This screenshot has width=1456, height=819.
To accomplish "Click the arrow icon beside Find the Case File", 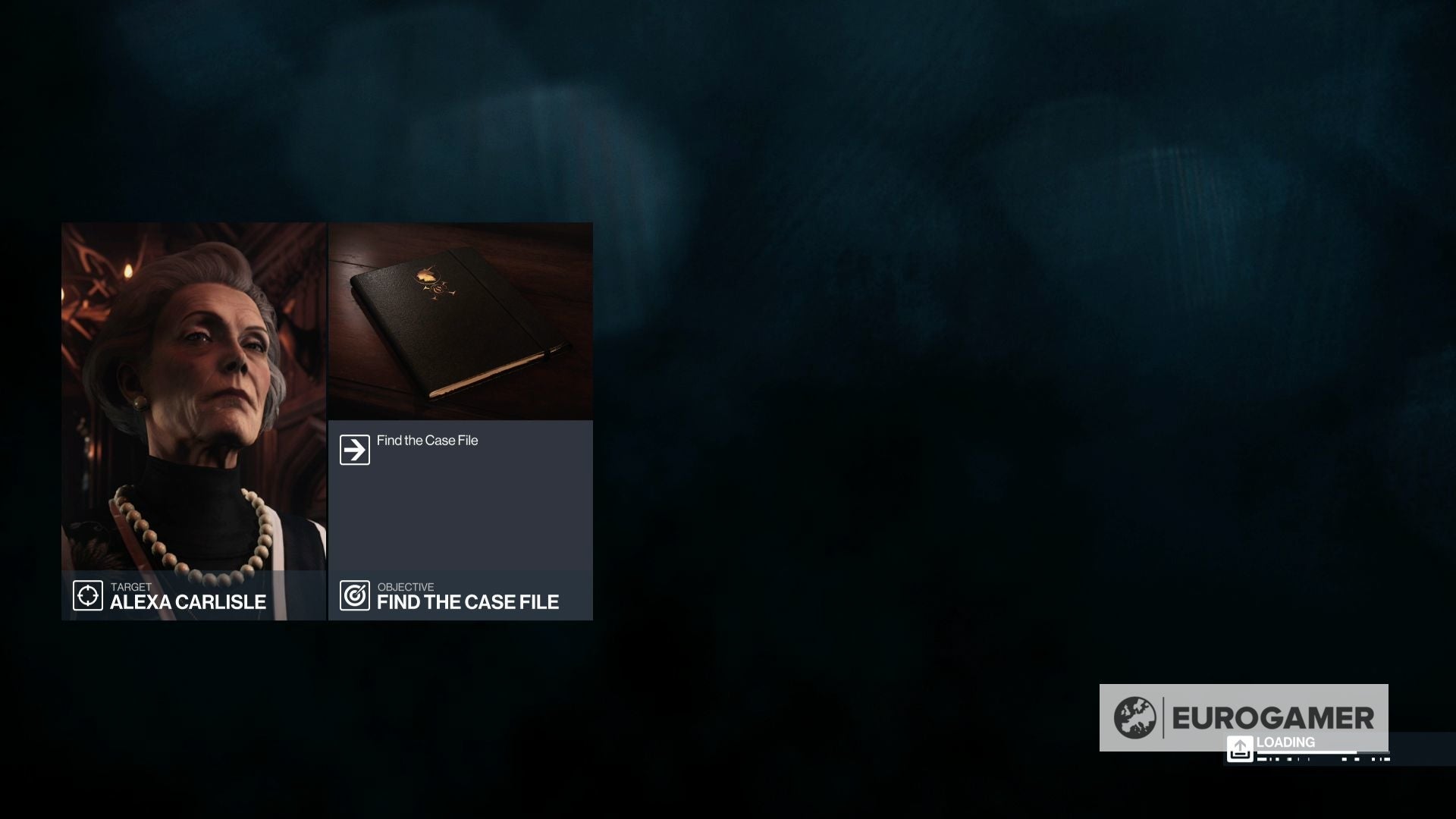I will [x=353, y=448].
